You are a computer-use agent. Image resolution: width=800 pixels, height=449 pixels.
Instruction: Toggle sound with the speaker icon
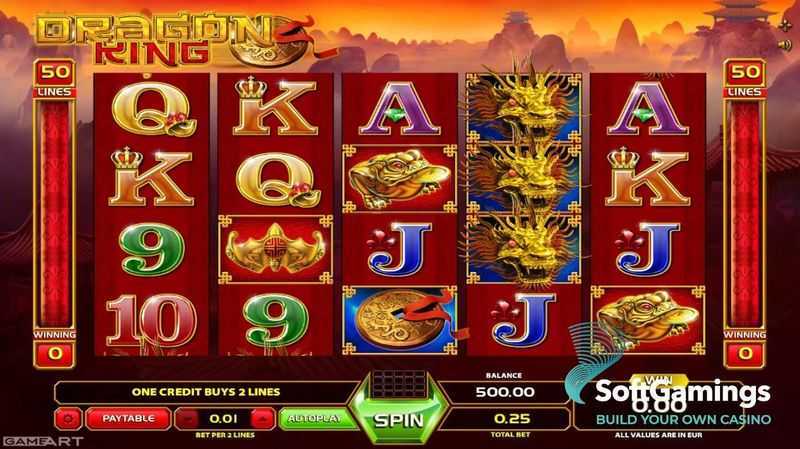point(785,44)
